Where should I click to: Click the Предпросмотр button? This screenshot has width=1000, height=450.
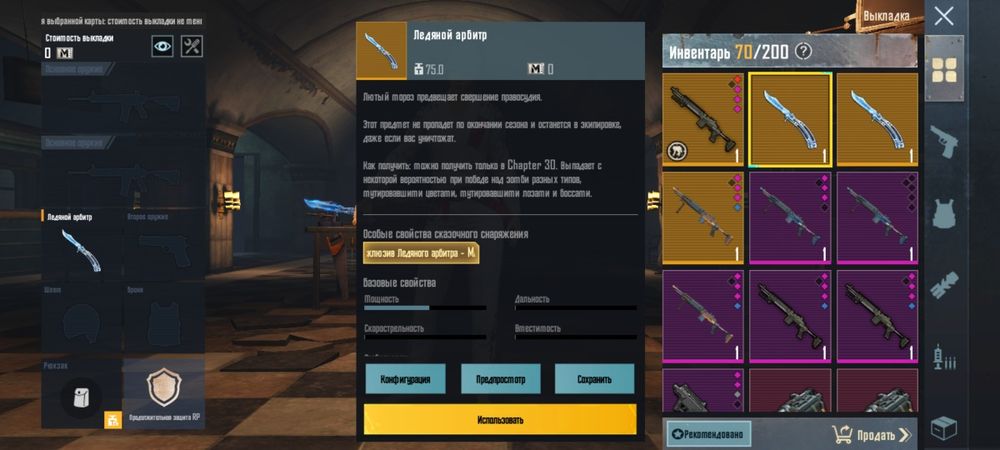tap(500, 379)
